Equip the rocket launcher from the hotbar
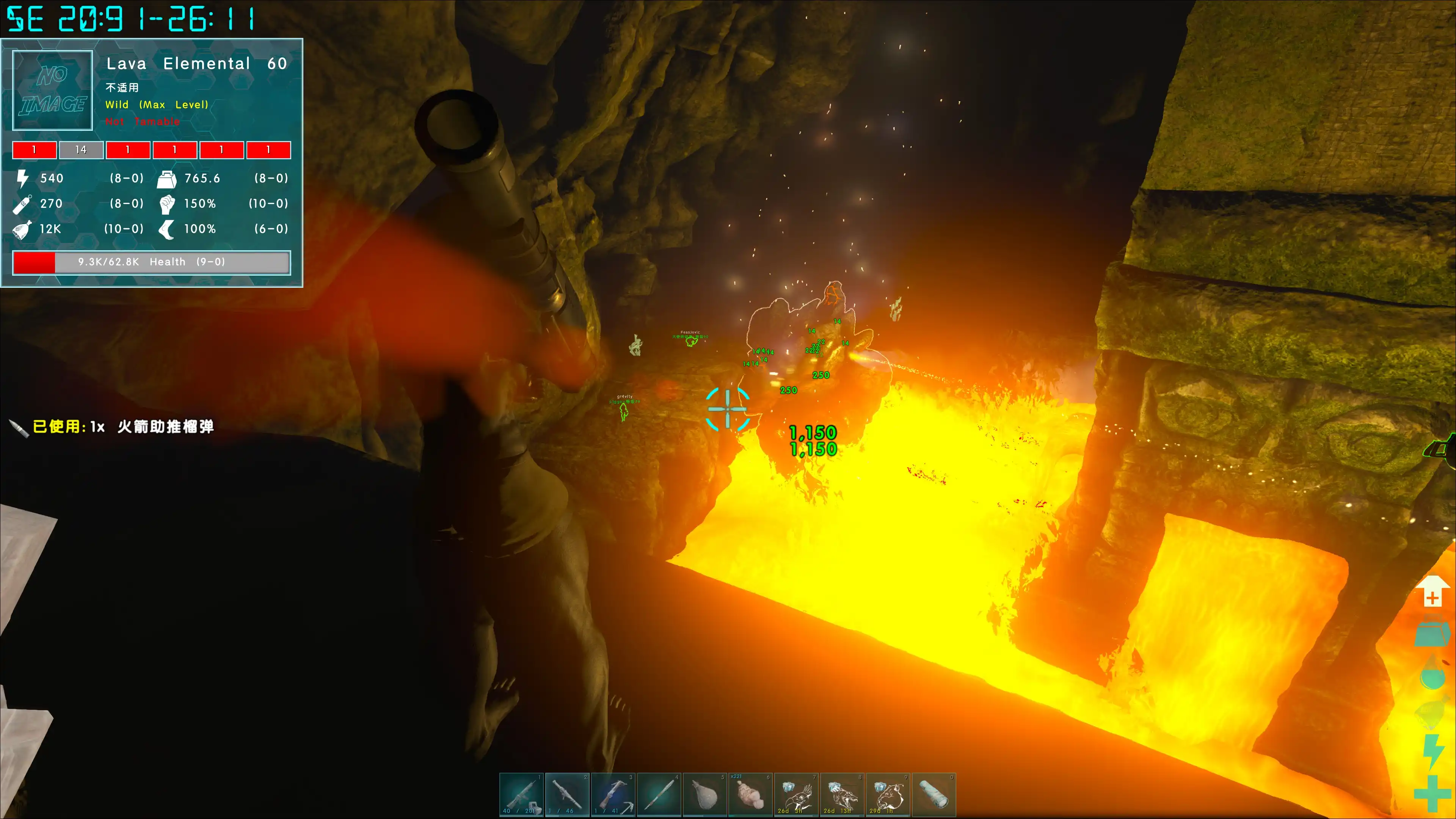Image resolution: width=1456 pixels, height=819 pixels. click(x=567, y=794)
